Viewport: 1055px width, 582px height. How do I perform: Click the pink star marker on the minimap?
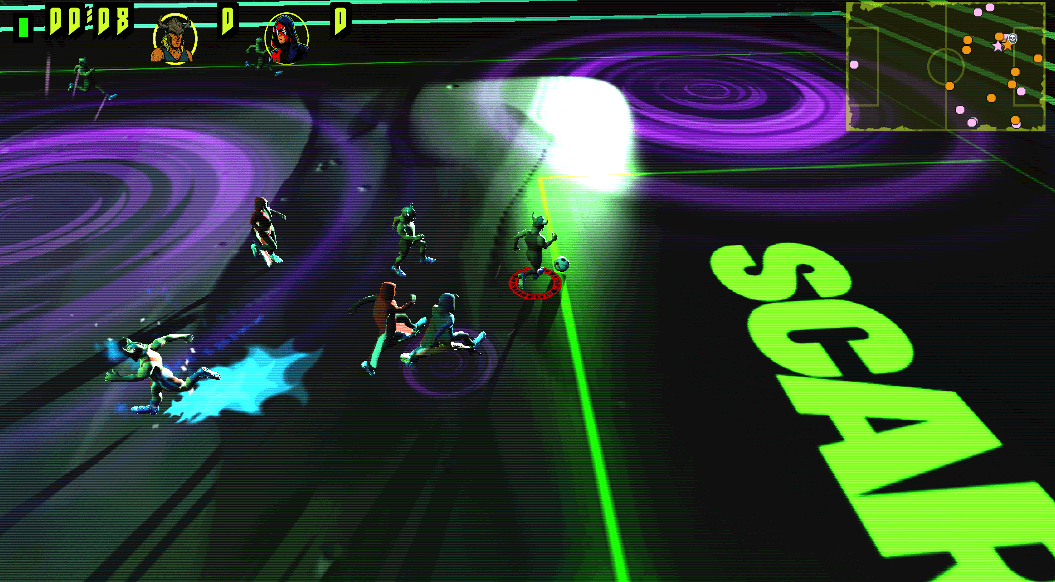tap(996, 46)
